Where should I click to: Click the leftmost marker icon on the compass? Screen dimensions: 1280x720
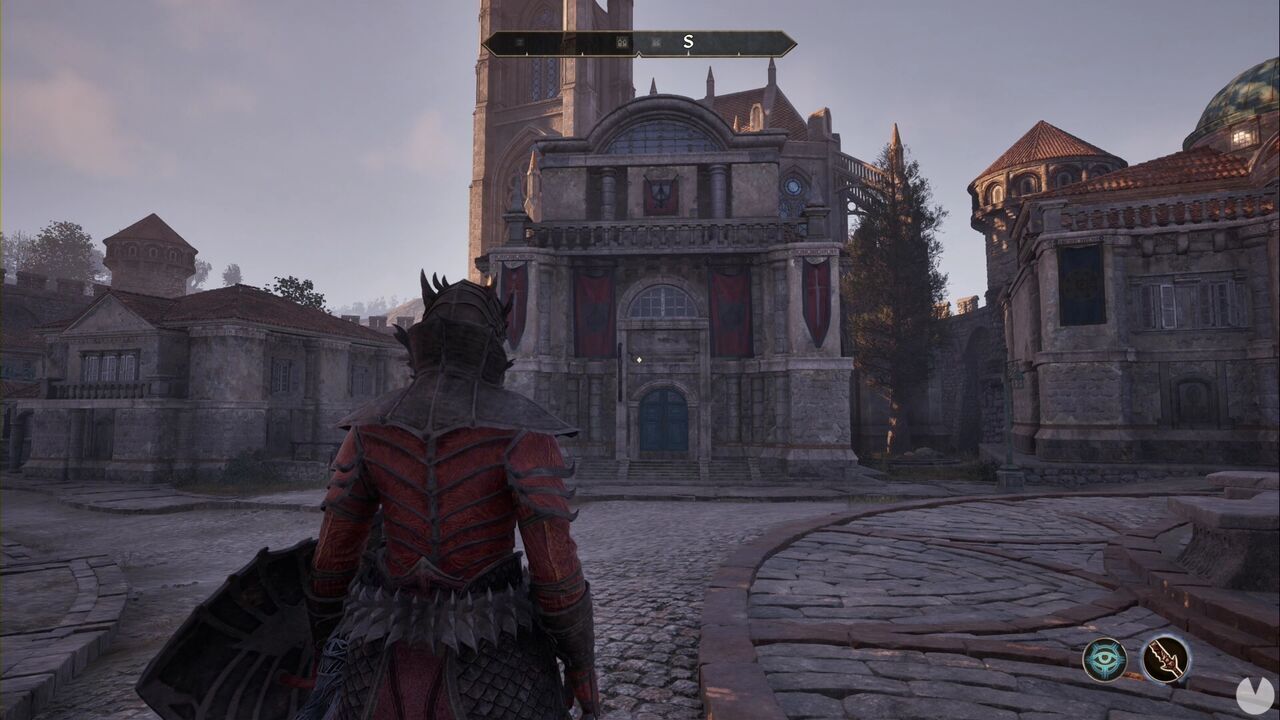click(x=518, y=42)
